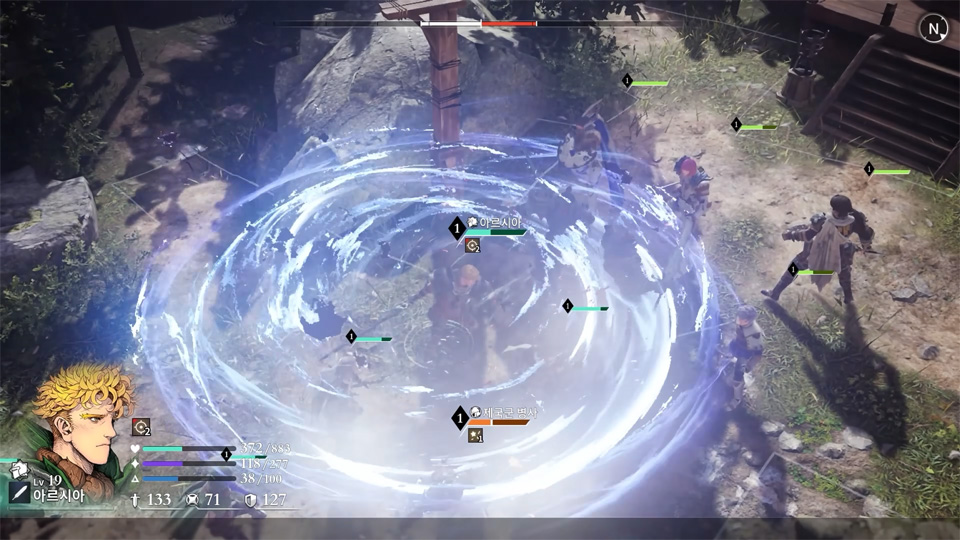Inspect the target status icon beside the portrait
Screen dimensions: 960x540
tap(141, 427)
